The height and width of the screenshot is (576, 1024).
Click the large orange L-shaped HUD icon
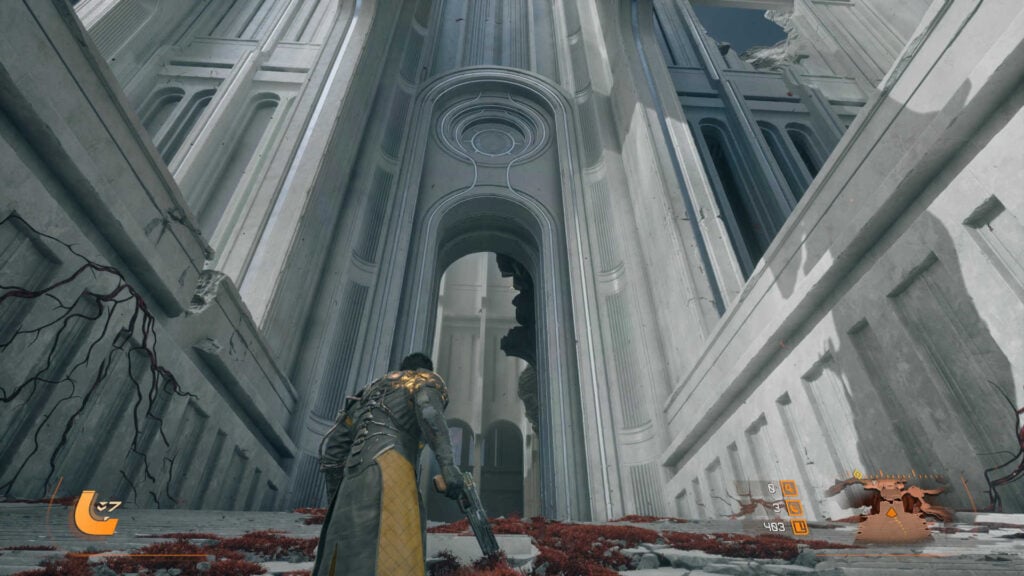tap(89, 513)
